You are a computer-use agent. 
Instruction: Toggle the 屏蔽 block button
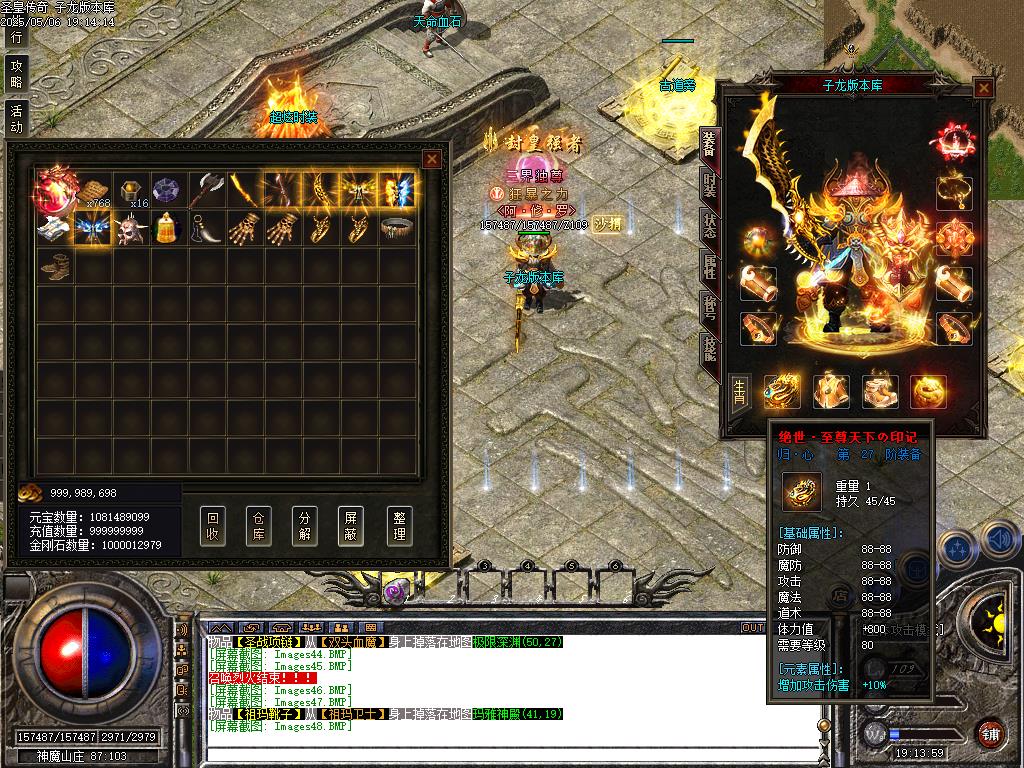click(x=351, y=525)
